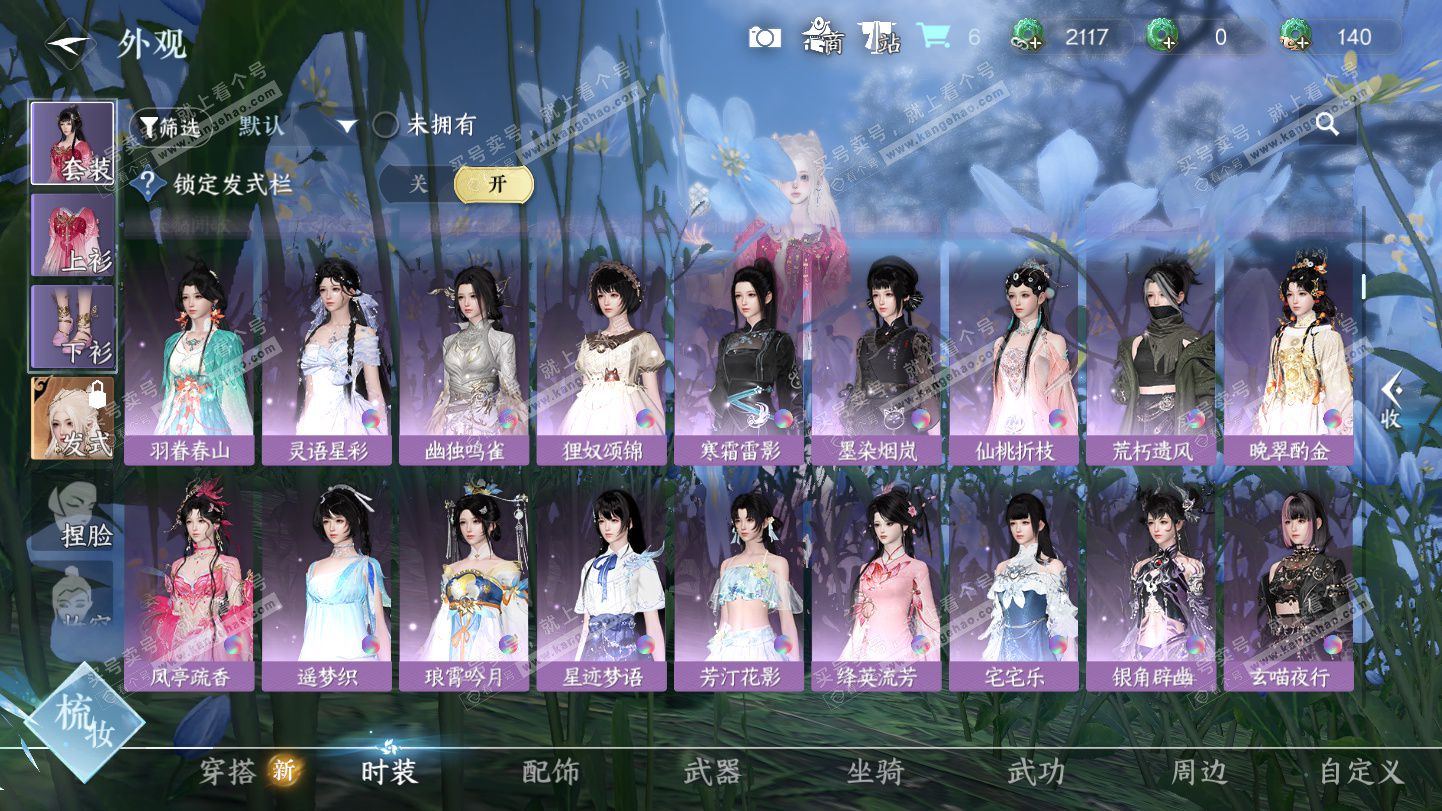Choose the 琅霄吟月 outfit
The width and height of the screenshot is (1442, 811).
point(464,588)
